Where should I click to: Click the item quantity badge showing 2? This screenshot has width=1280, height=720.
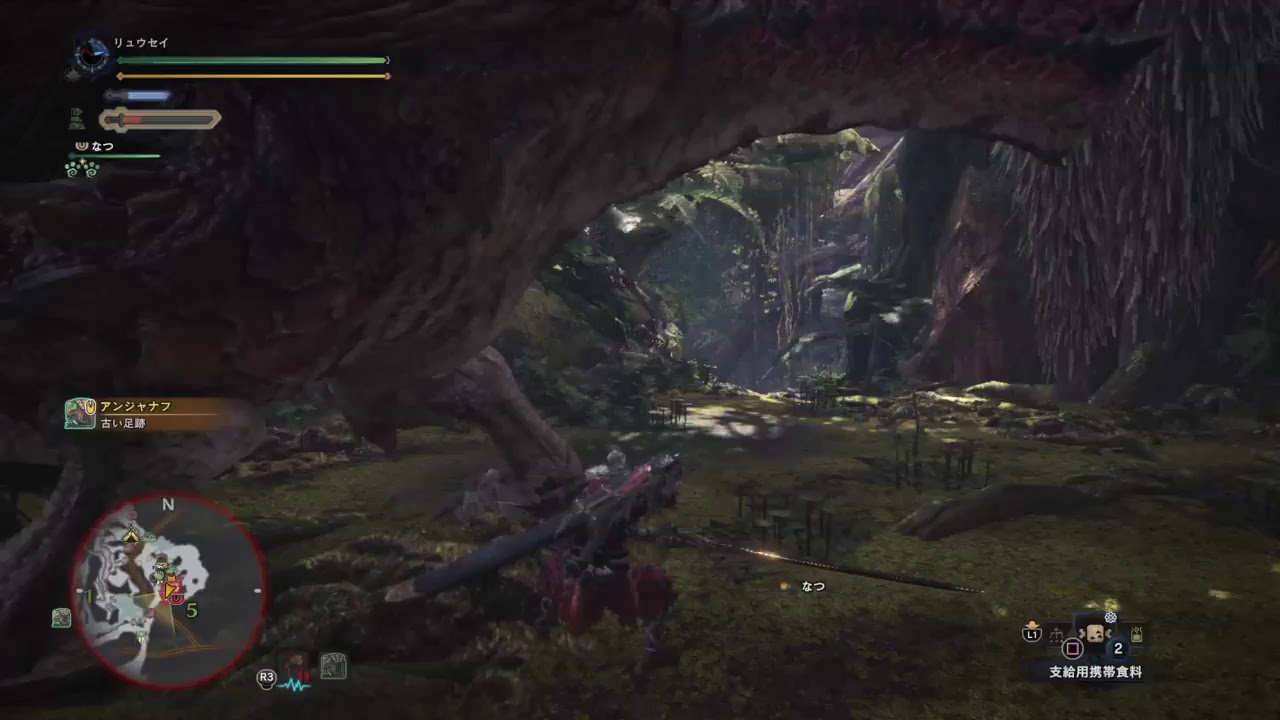click(x=1117, y=648)
